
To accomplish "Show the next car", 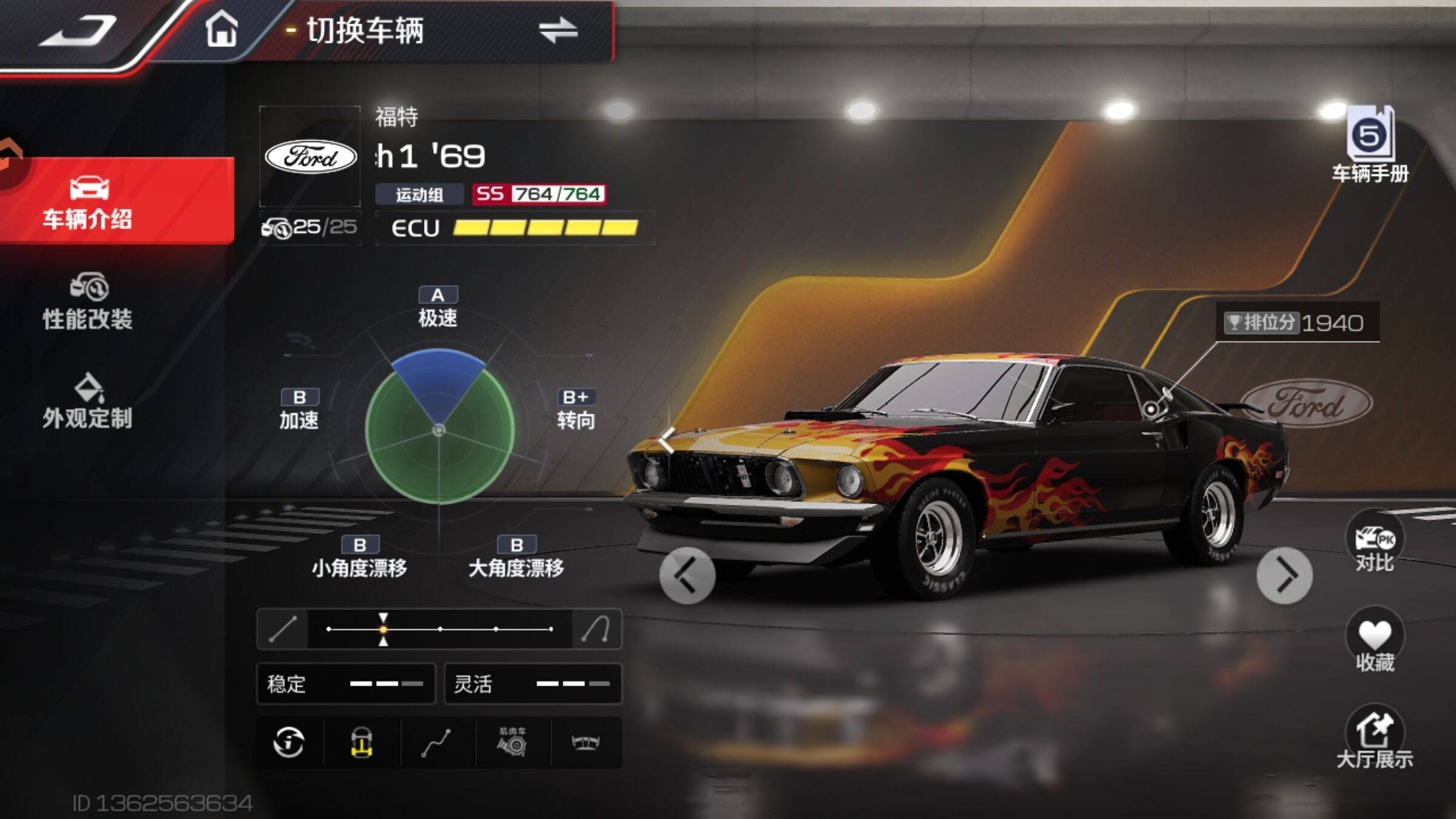I will 1284,575.
